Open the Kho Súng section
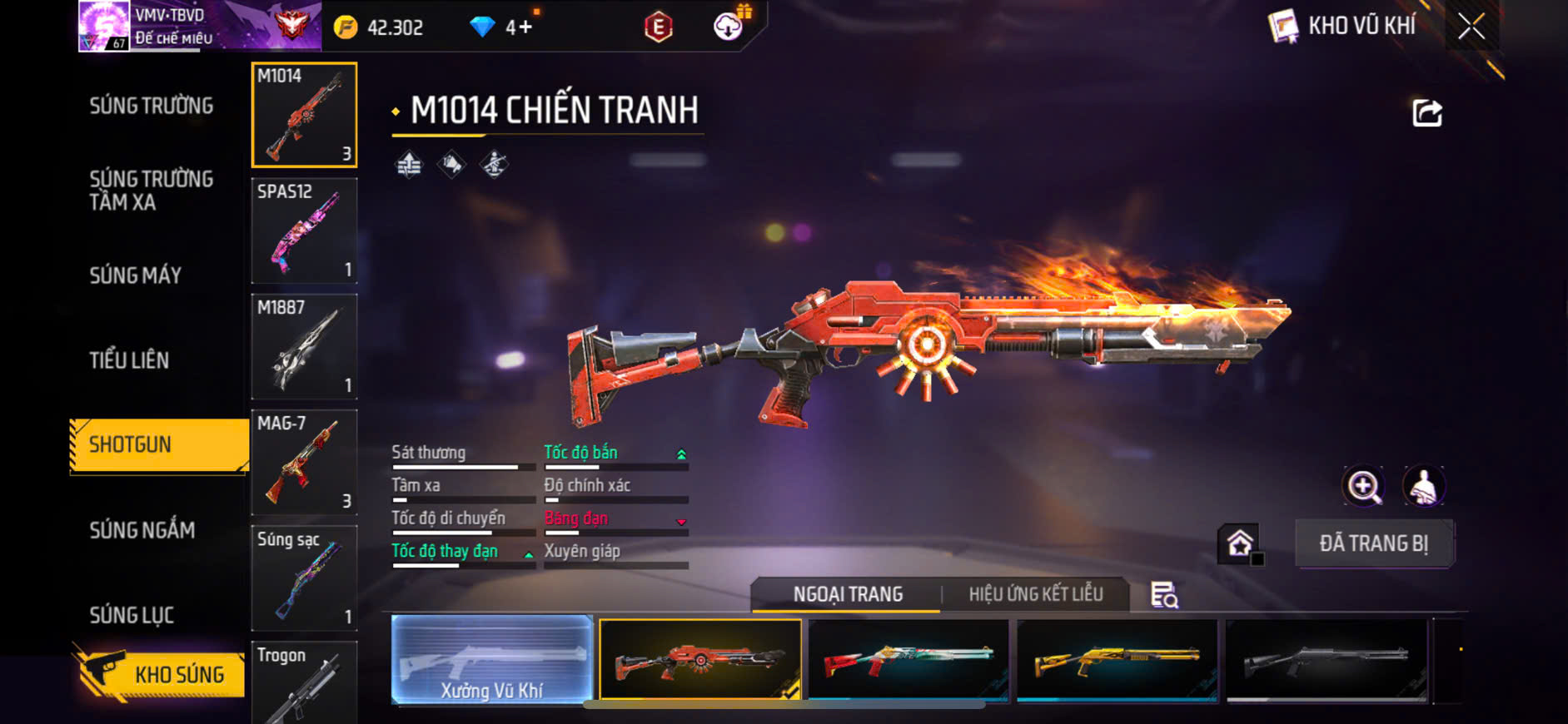1568x724 pixels. coord(160,673)
